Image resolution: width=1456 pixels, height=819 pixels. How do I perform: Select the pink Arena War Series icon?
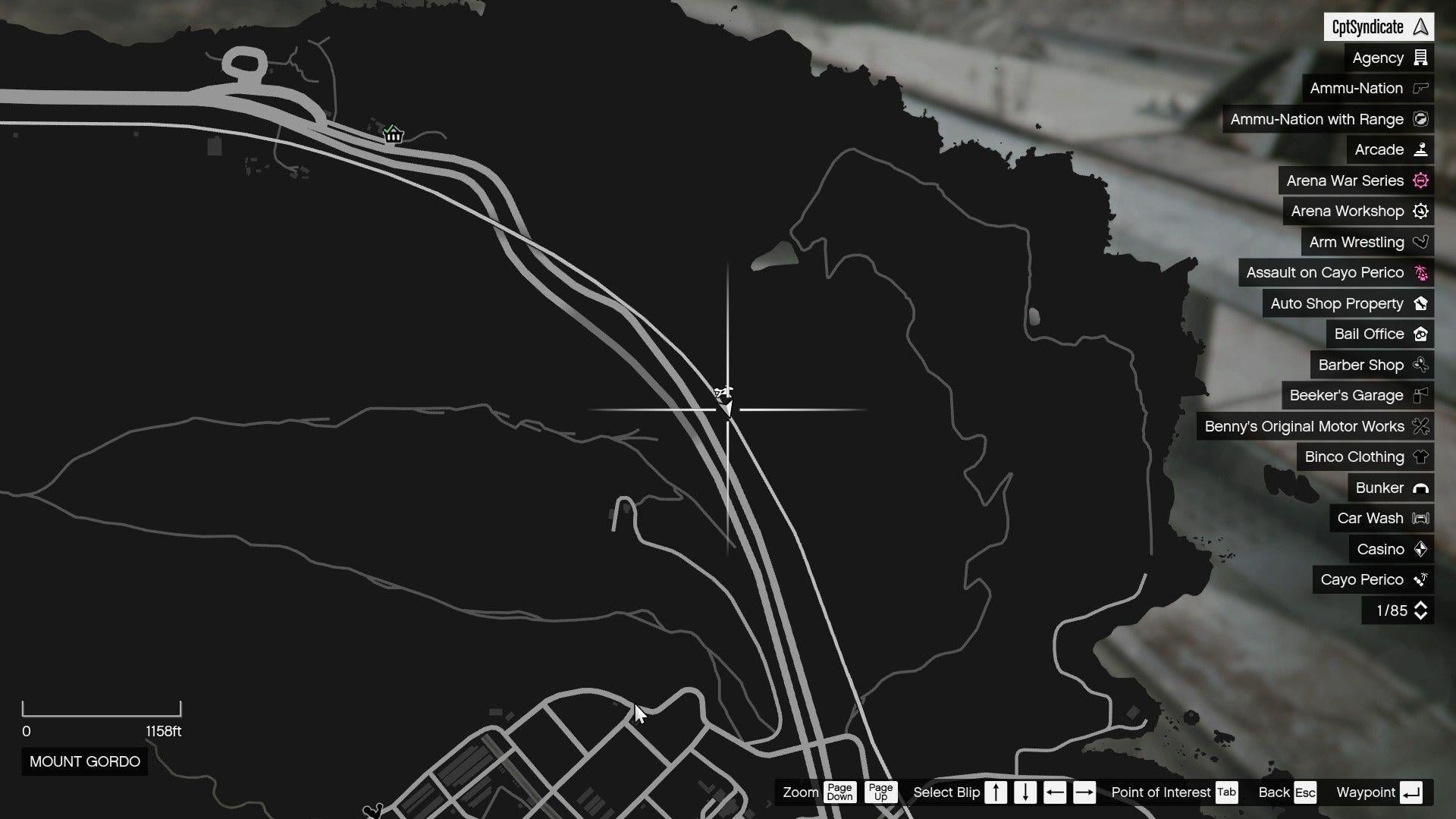[x=1421, y=180]
